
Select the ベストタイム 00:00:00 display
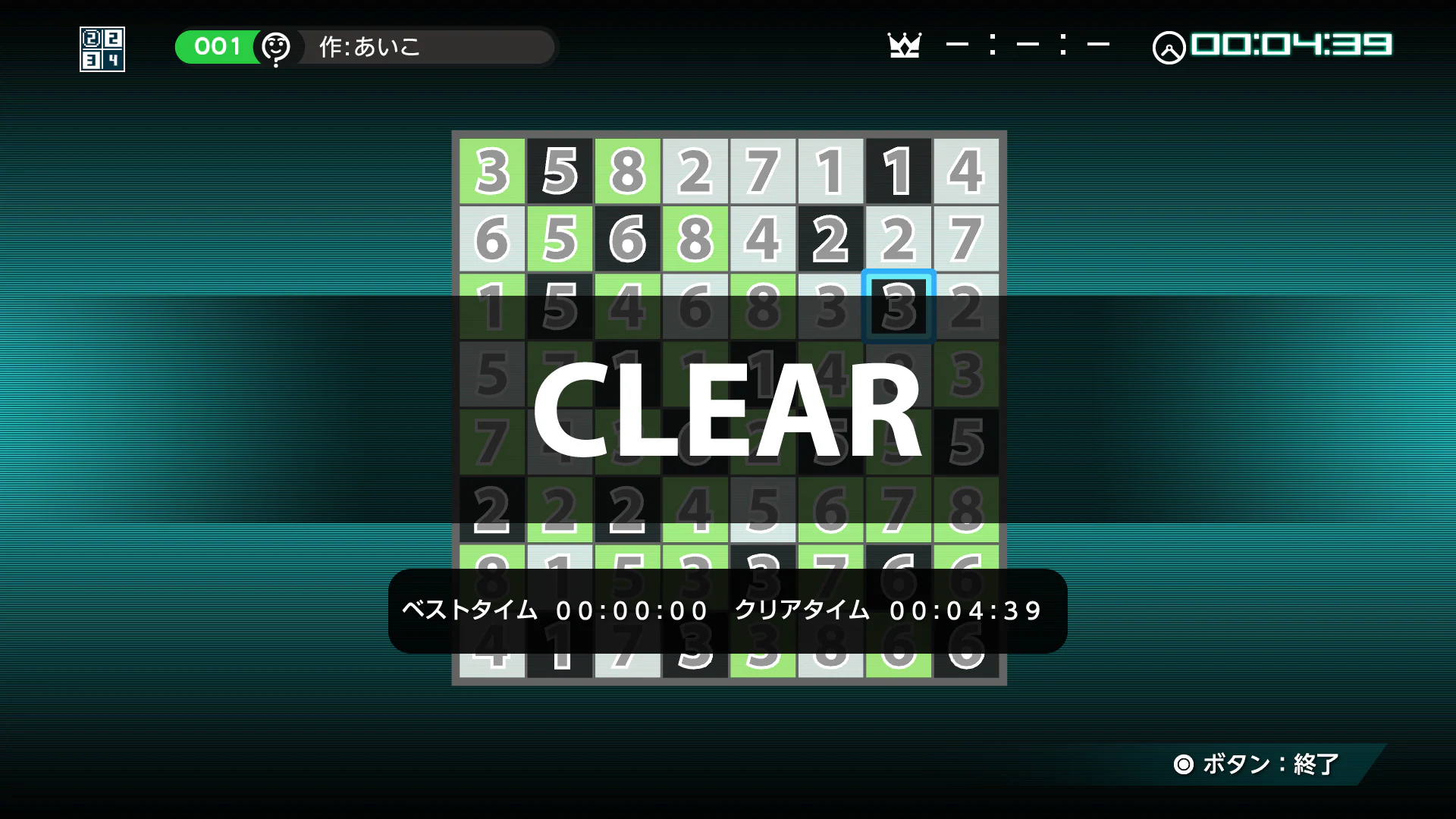pyautogui.click(x=553, y=610)
